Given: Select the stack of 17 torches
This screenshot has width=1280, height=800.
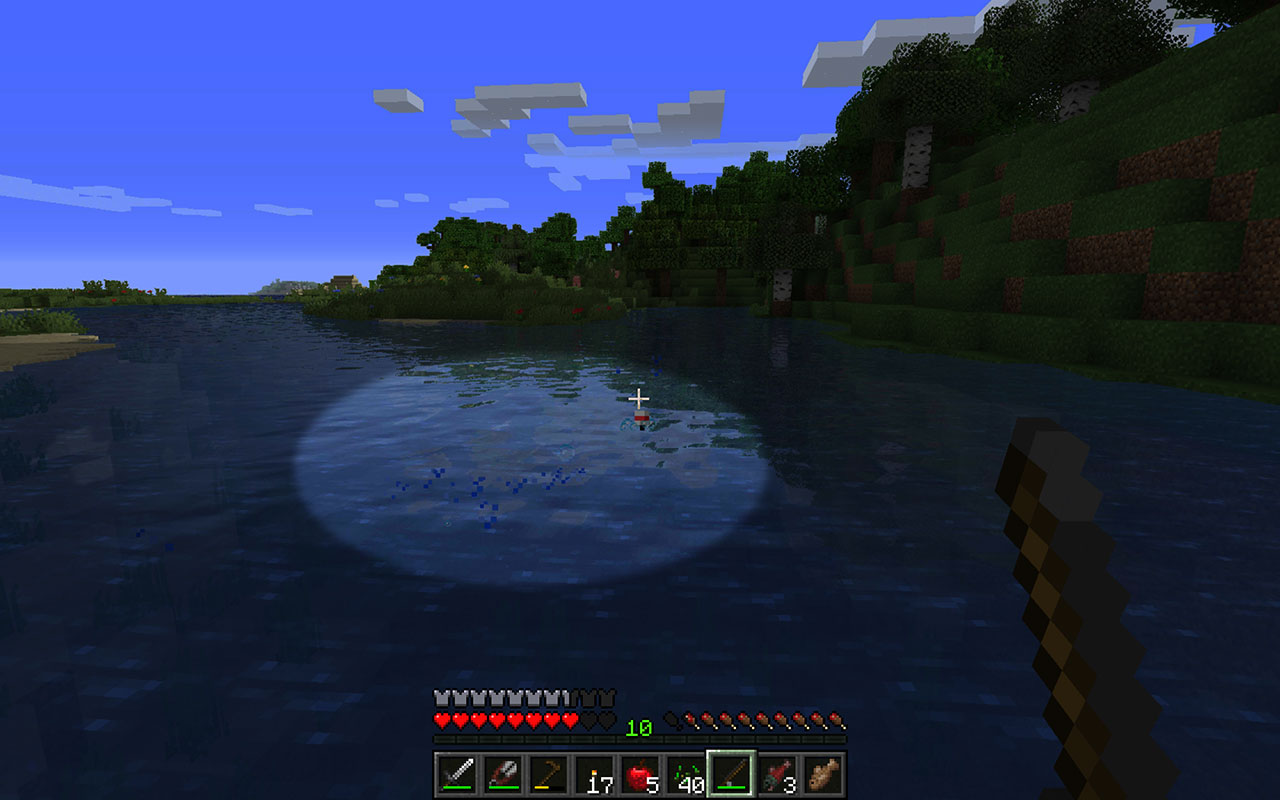Looking at the screenshot, I should click(594, 775).
